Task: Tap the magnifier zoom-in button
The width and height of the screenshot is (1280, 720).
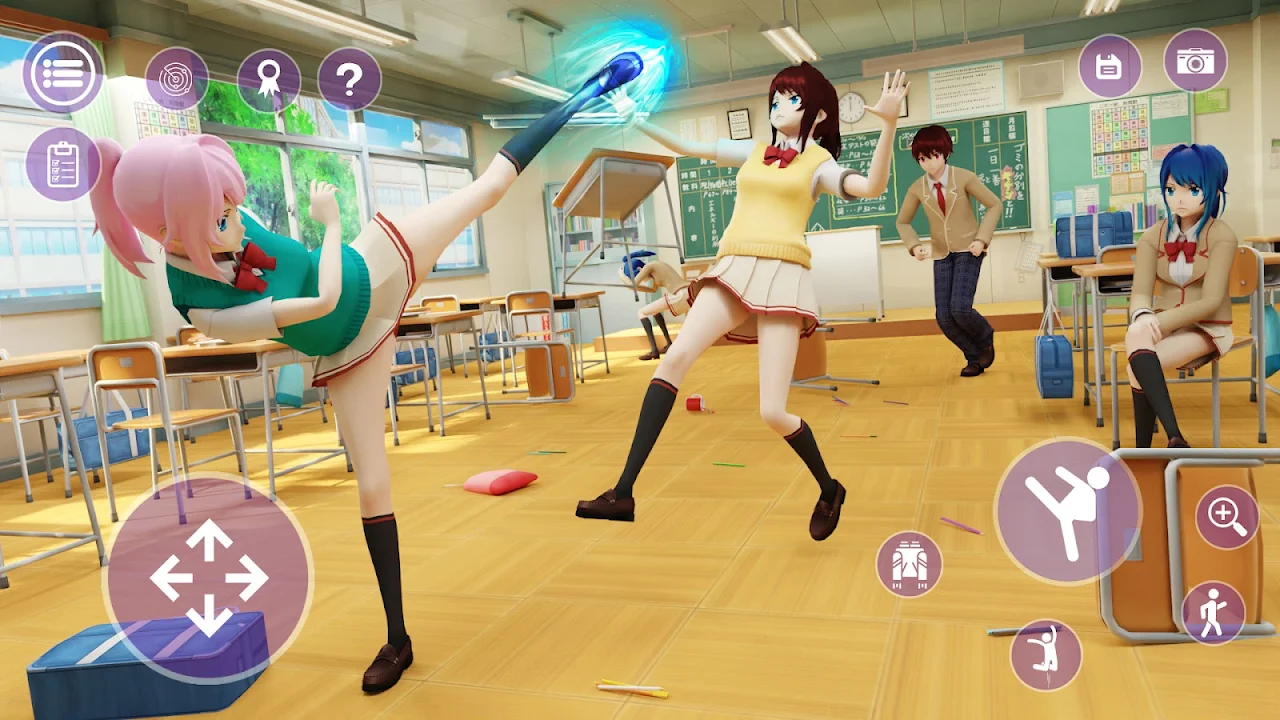Action: click(1227, 516)
